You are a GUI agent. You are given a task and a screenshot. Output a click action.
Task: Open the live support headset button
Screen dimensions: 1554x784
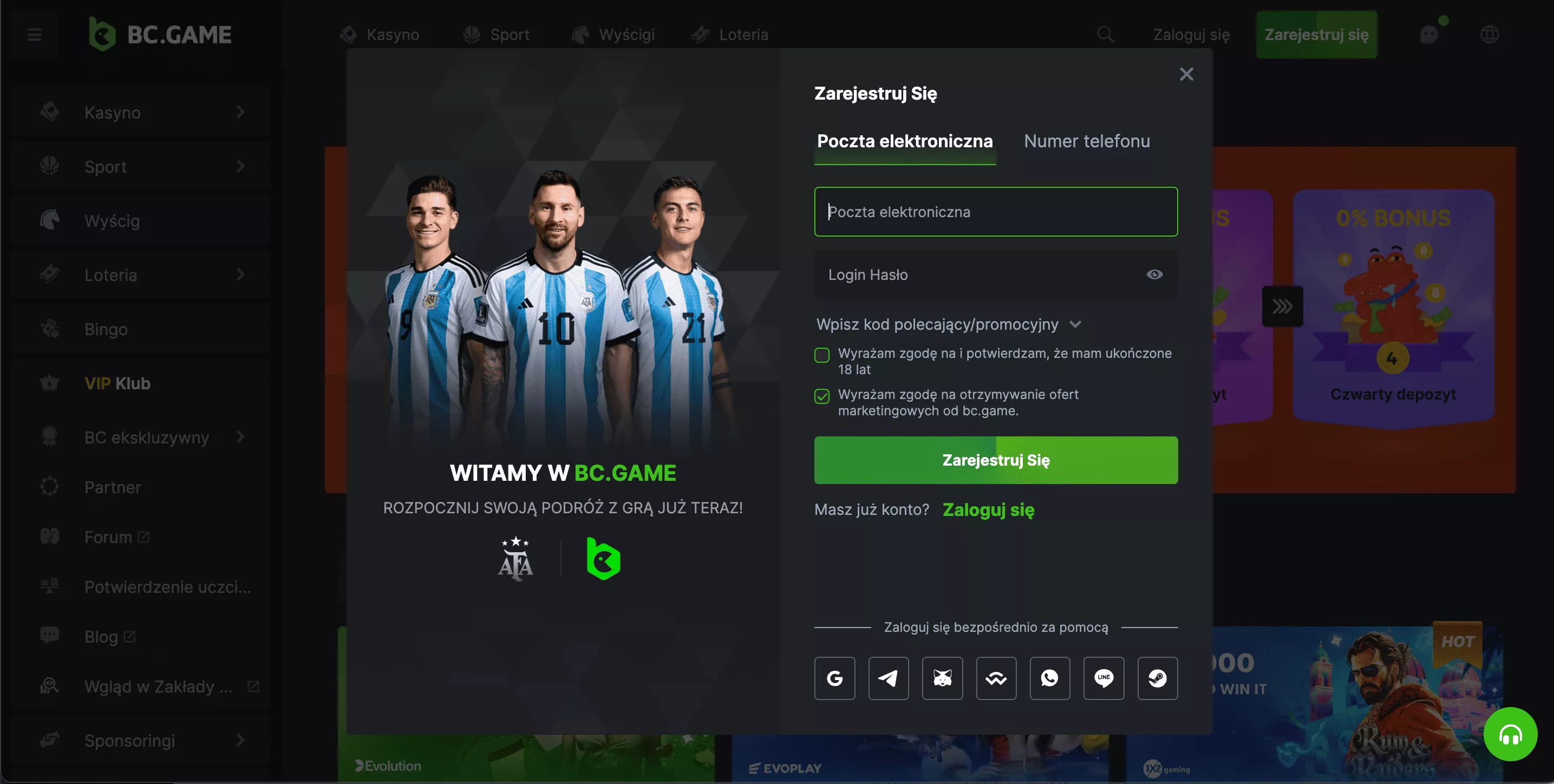[1510, 735]
